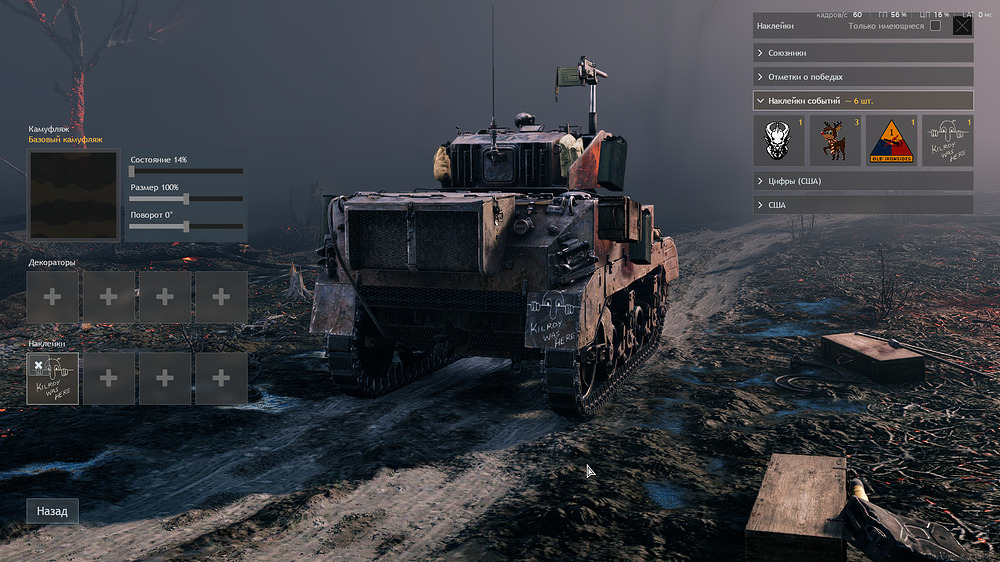Viewport: 1000px width, 562px height.
Task: Open the Базовый камуфляж camouflage preview
Action: (x=73, y=195)
